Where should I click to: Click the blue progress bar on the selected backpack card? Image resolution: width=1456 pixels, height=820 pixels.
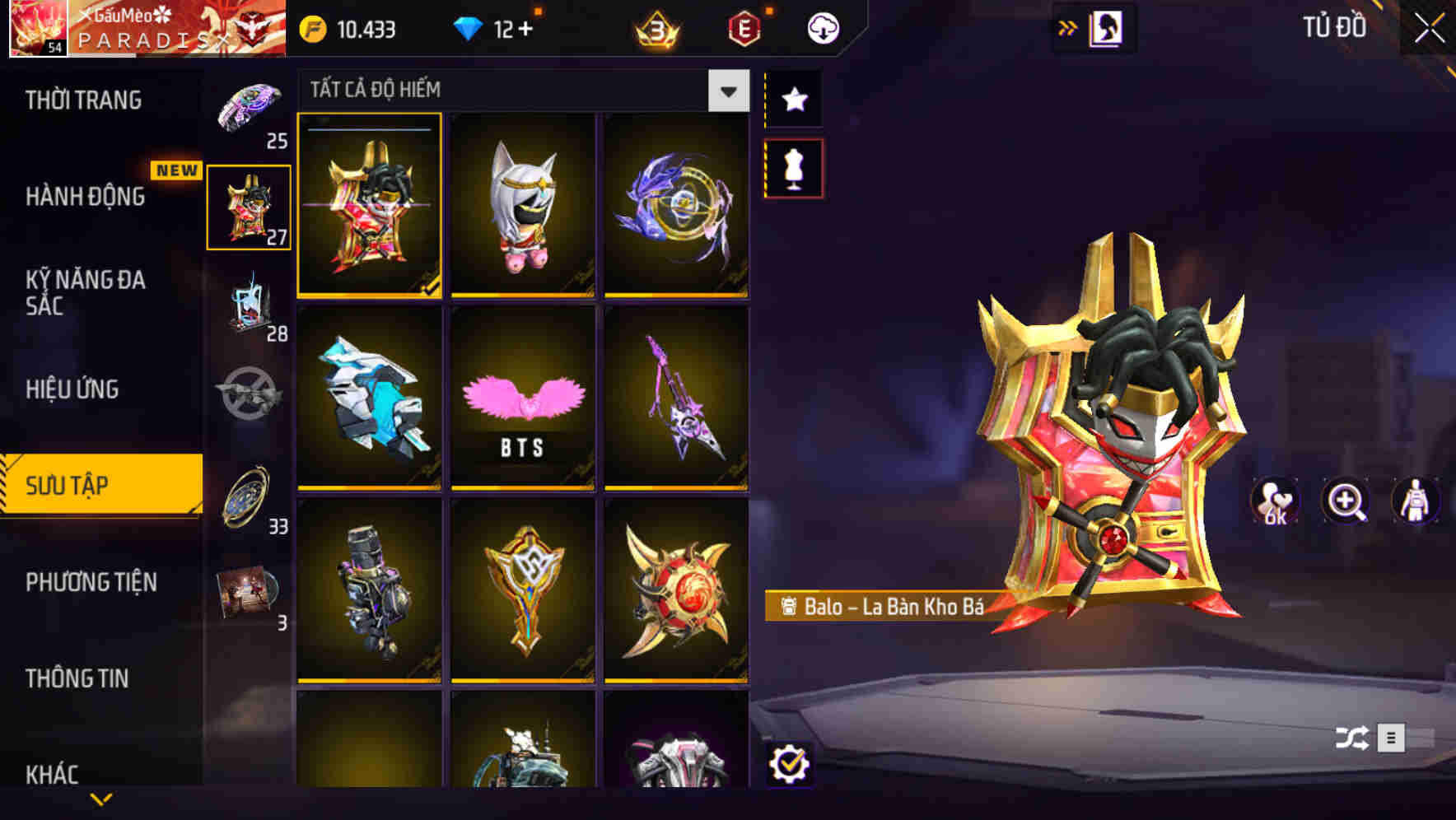coord(370,129)
